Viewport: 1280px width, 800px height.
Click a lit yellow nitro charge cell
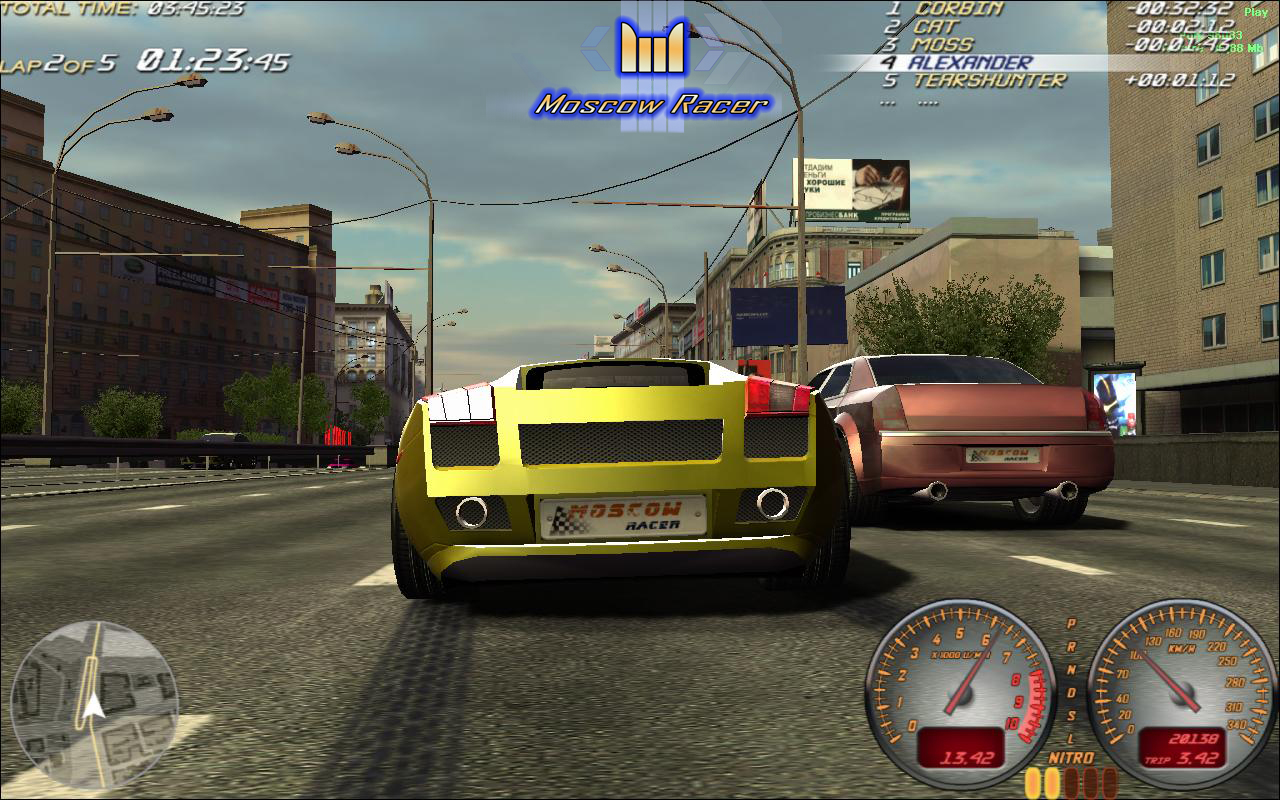pos(1032,780)
